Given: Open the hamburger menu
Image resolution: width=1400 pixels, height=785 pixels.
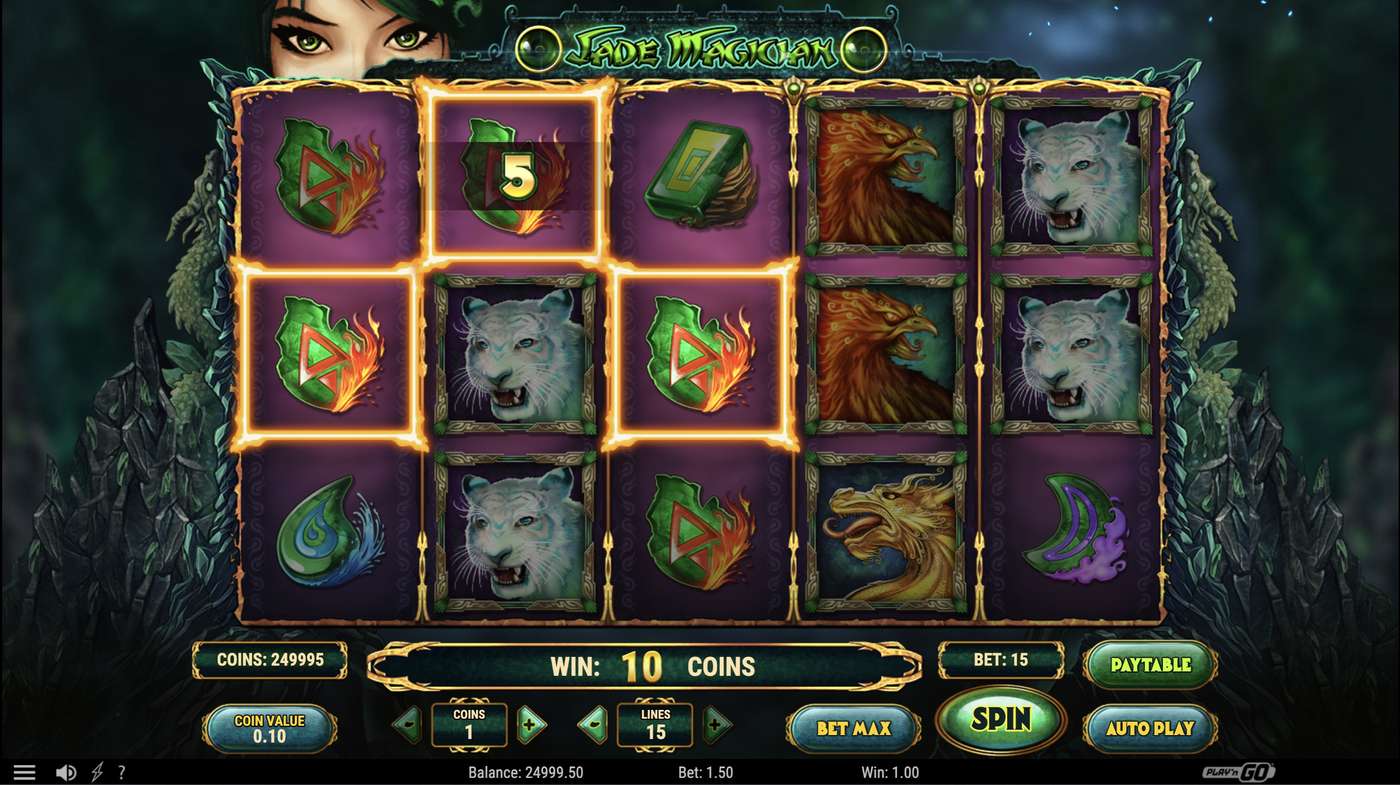Looking at the screenshot, I should coord(25,771).
